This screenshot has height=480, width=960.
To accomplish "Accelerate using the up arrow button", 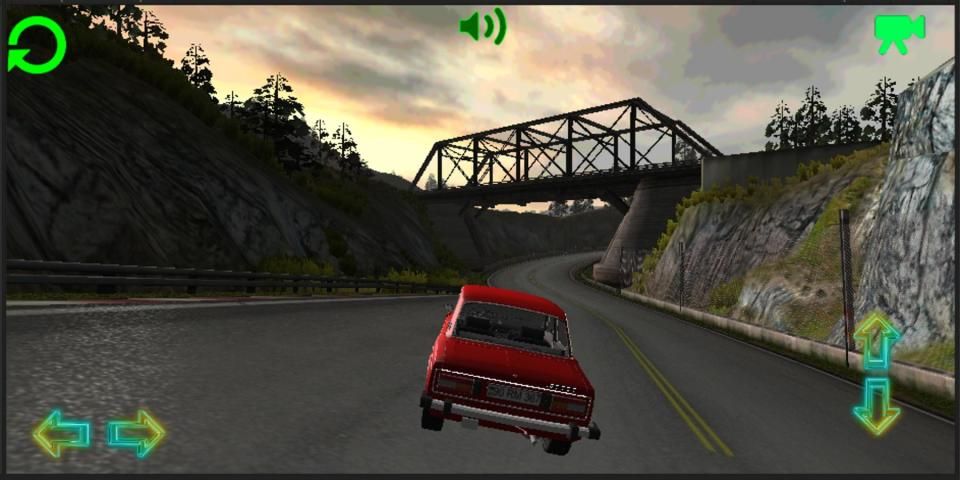I will pyautogui.click(x=877, y=341).
